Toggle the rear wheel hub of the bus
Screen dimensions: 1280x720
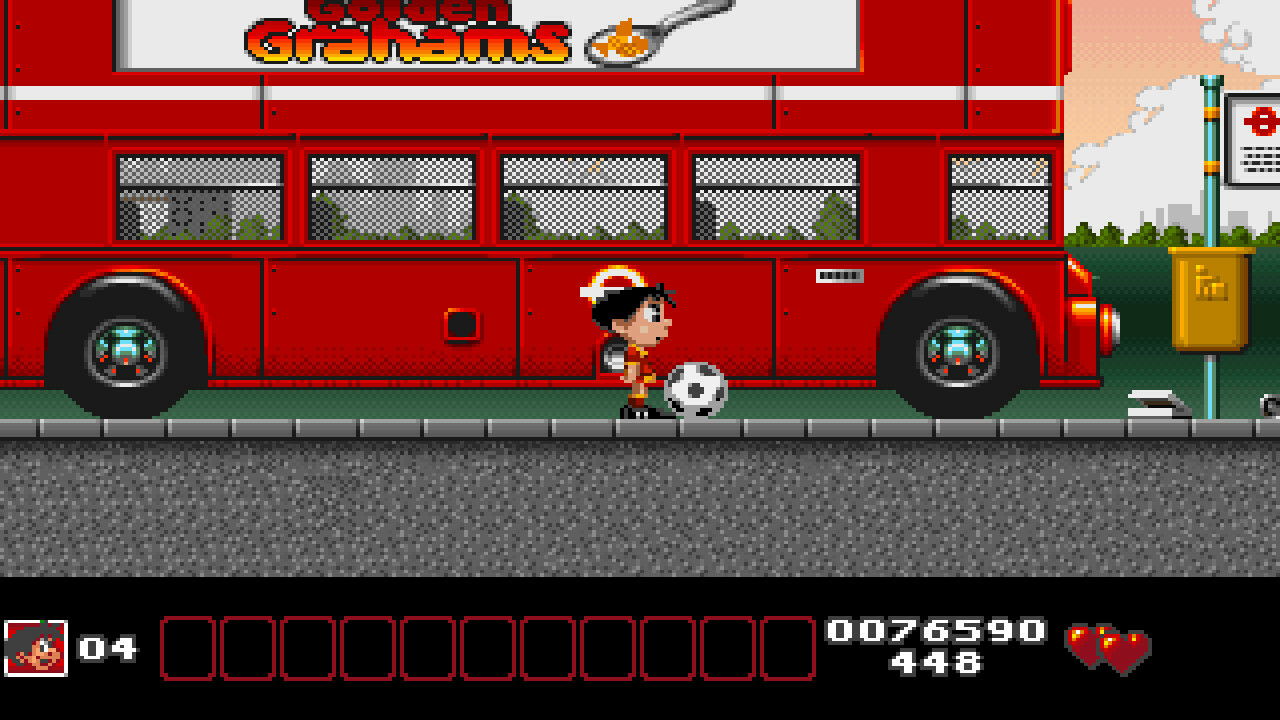pyautogui.click(x=957, y=350)
